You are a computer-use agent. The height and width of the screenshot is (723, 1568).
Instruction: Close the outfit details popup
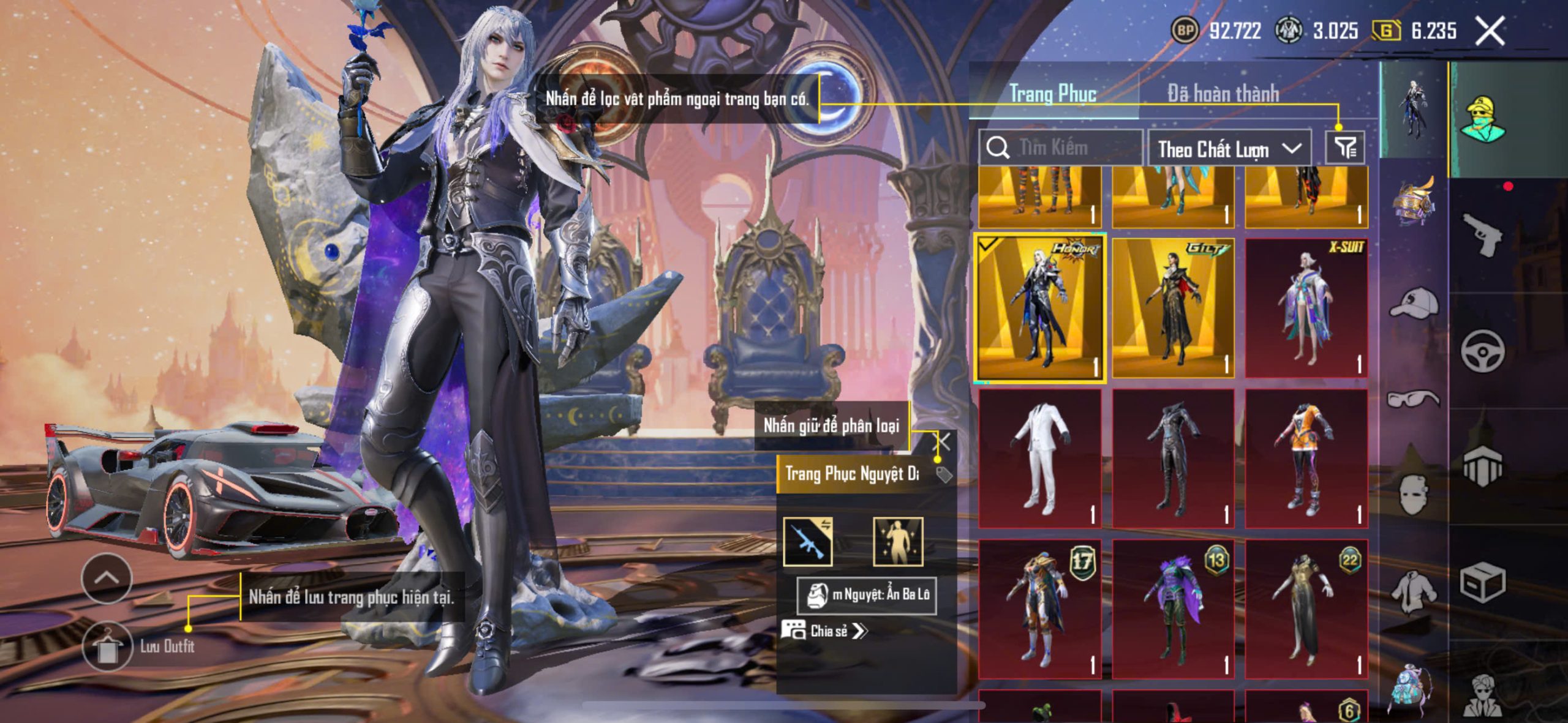(944, 441)
